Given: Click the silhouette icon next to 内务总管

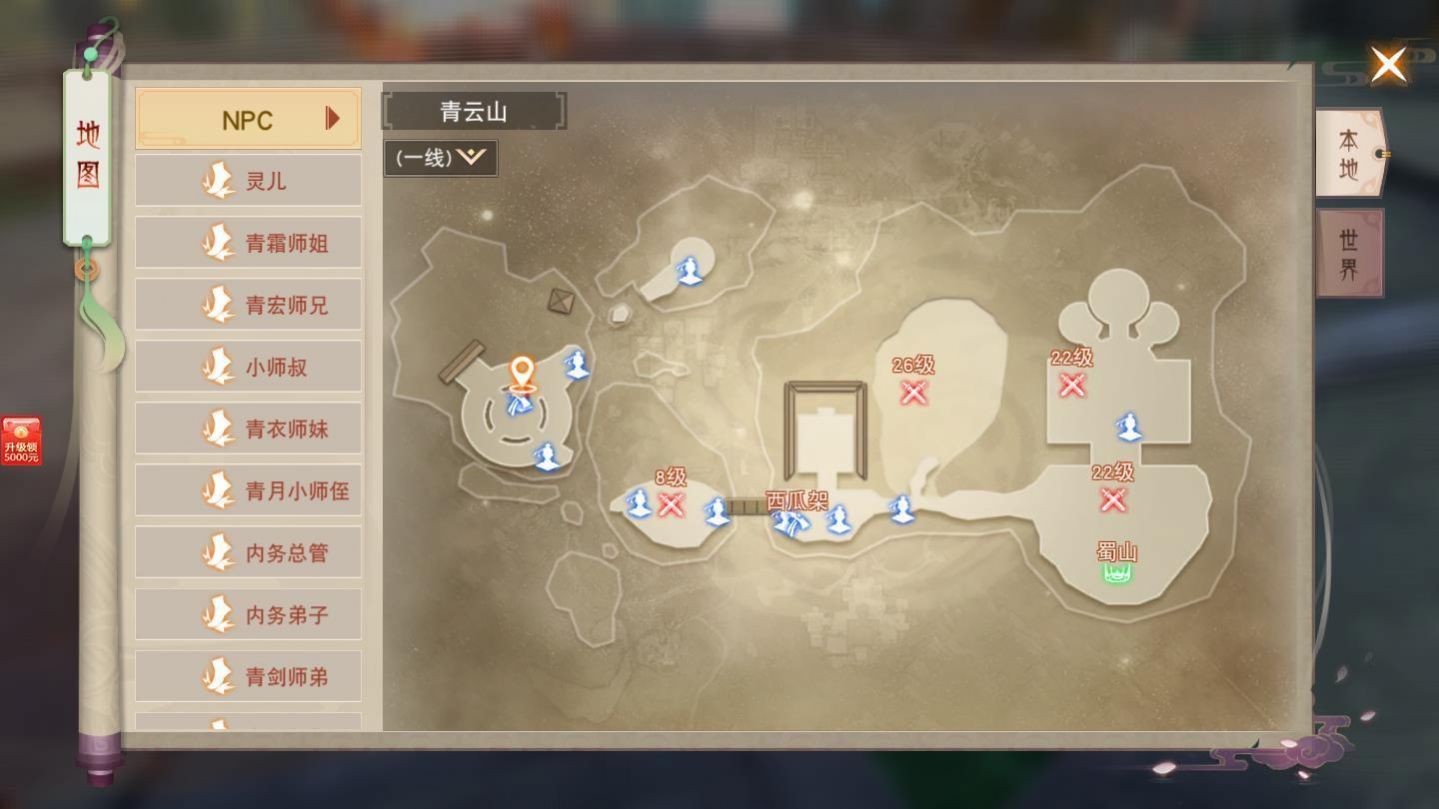Looking at the screenshot, I should click(x=217, y=551).
